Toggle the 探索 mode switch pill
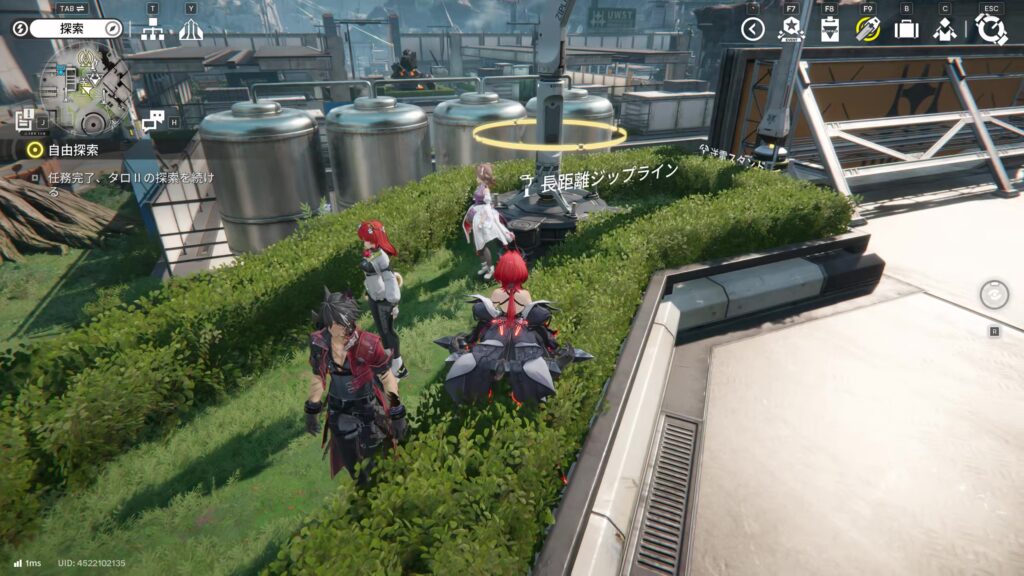 pyautogui.click(x=68, y=29)
